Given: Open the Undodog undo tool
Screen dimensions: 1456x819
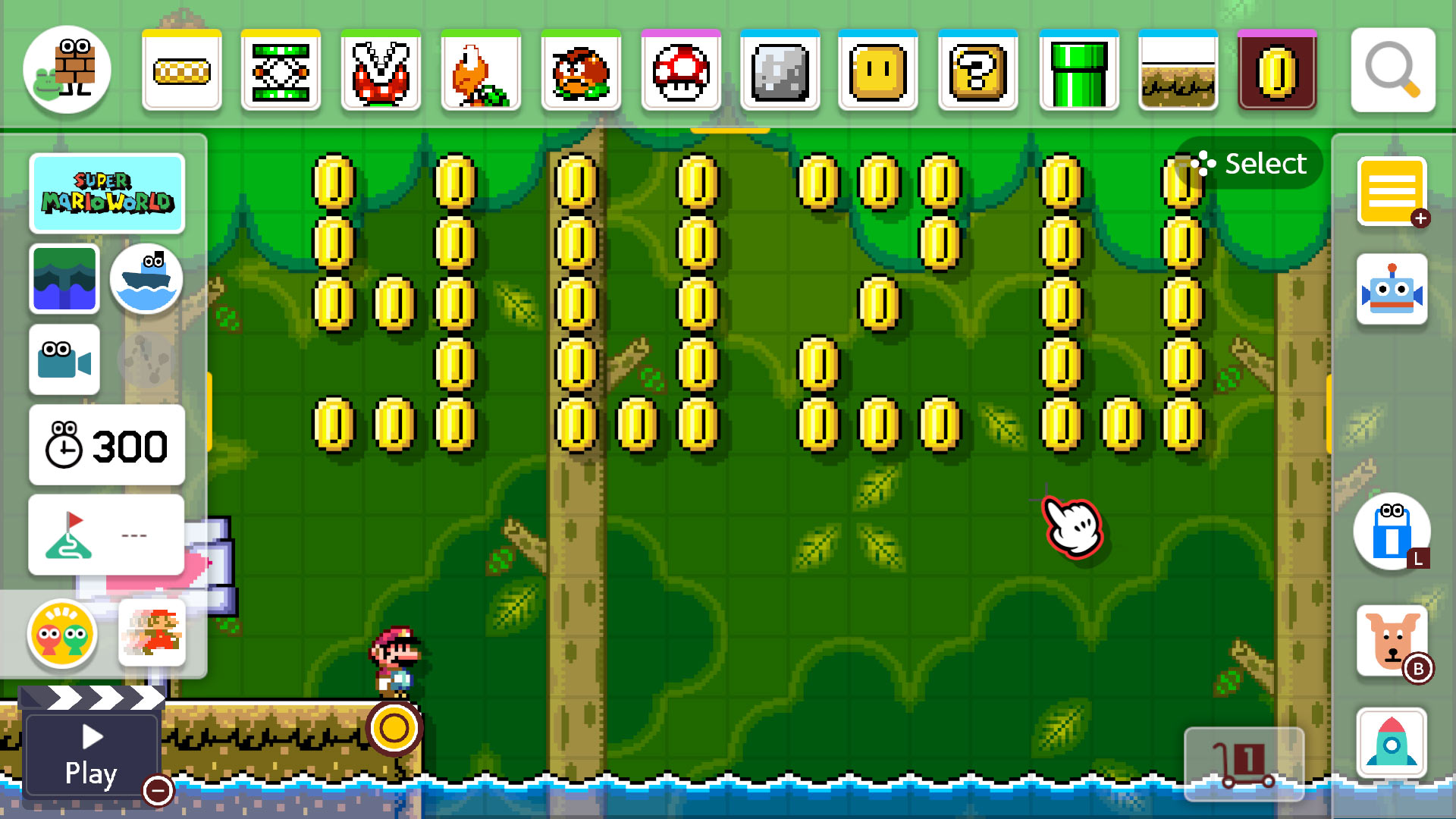Looking at the screenshot, I should (1394, 641).
